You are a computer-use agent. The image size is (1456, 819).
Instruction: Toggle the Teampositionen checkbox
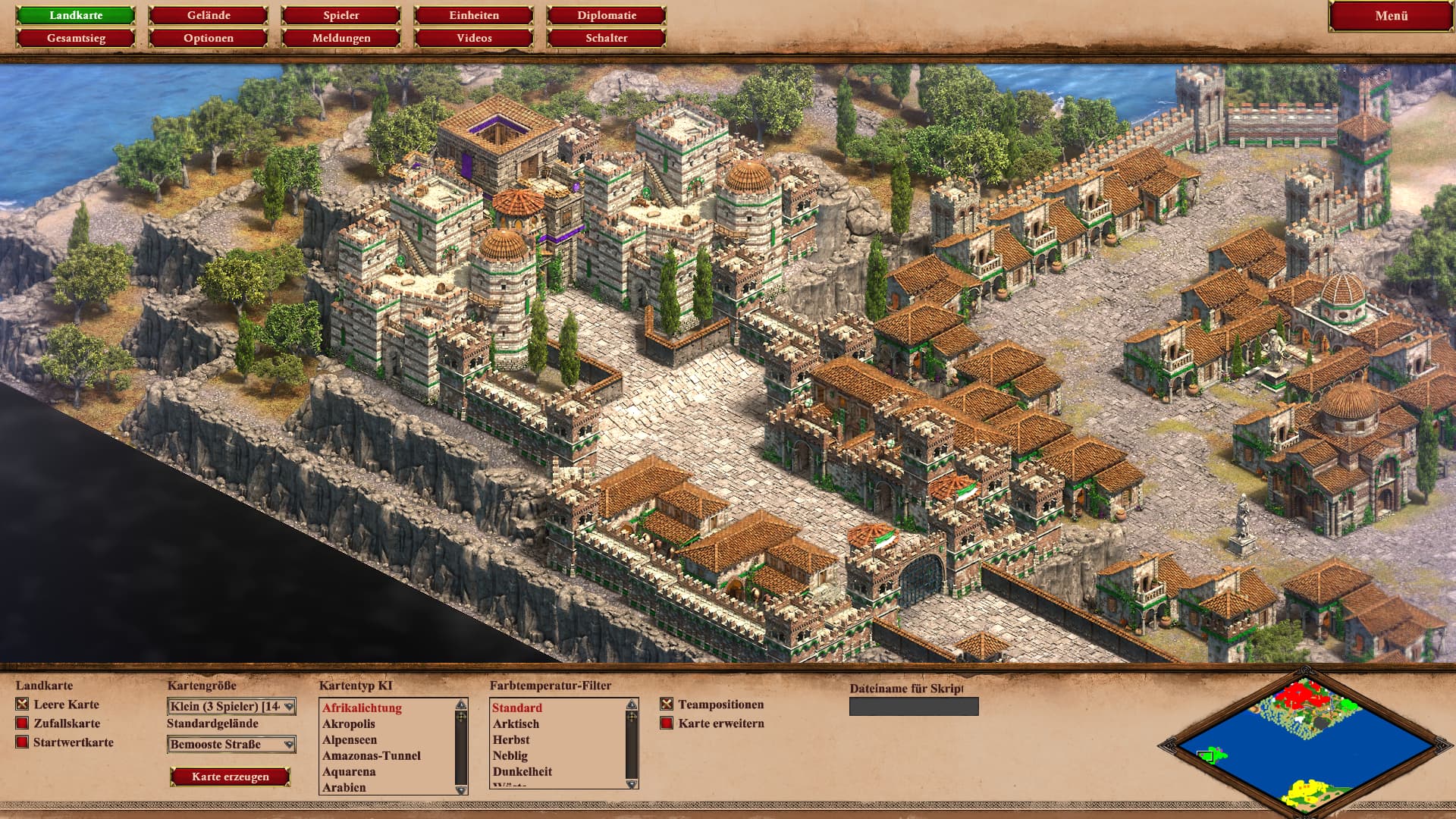click(x=667, y=704)
